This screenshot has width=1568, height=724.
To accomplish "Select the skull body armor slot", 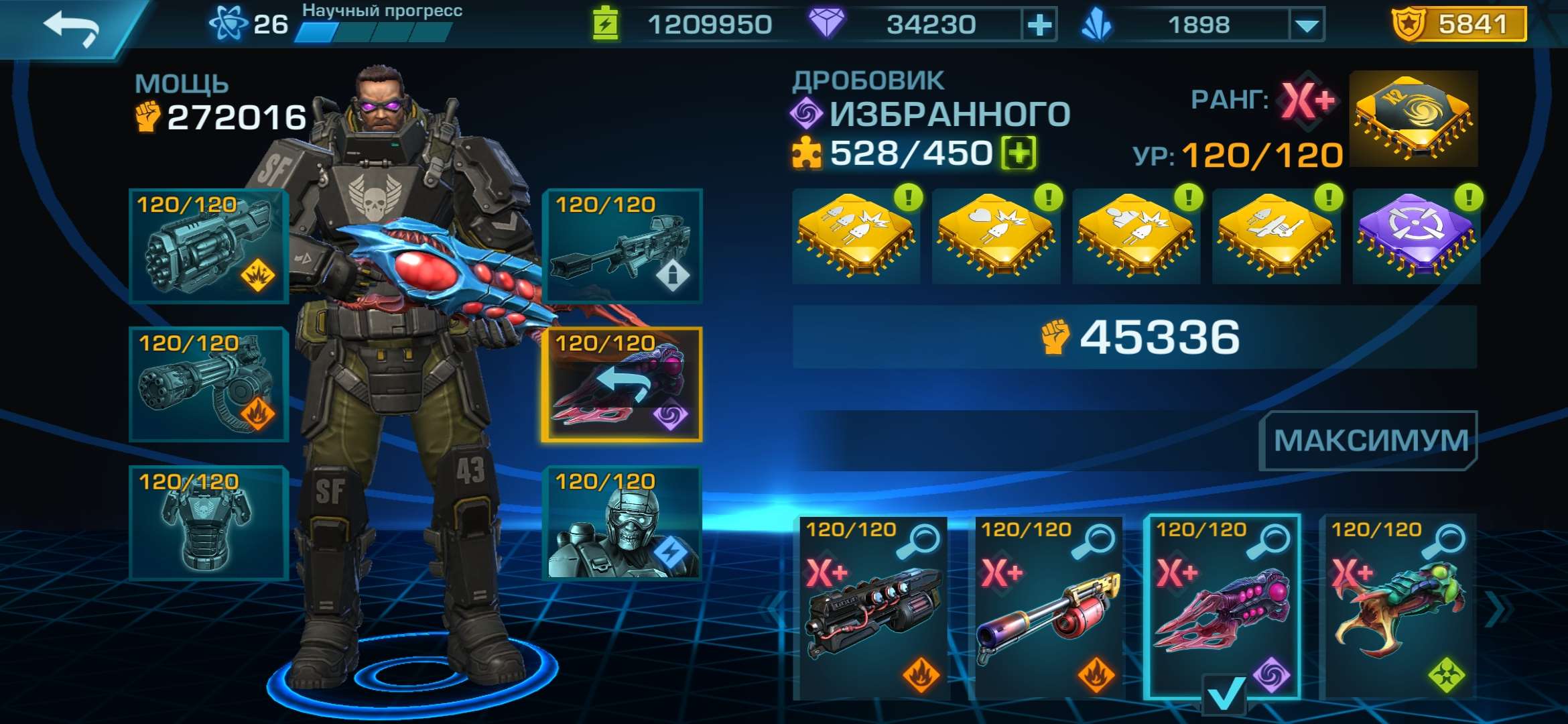I will tap(208, 523).
